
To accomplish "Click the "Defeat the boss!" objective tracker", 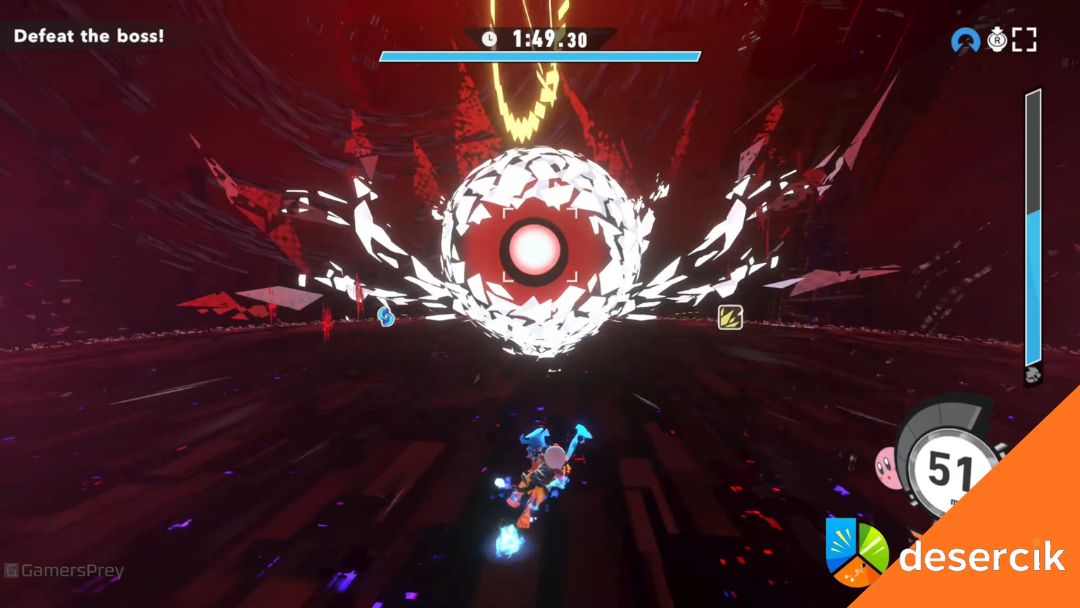I will click(88, 36).
